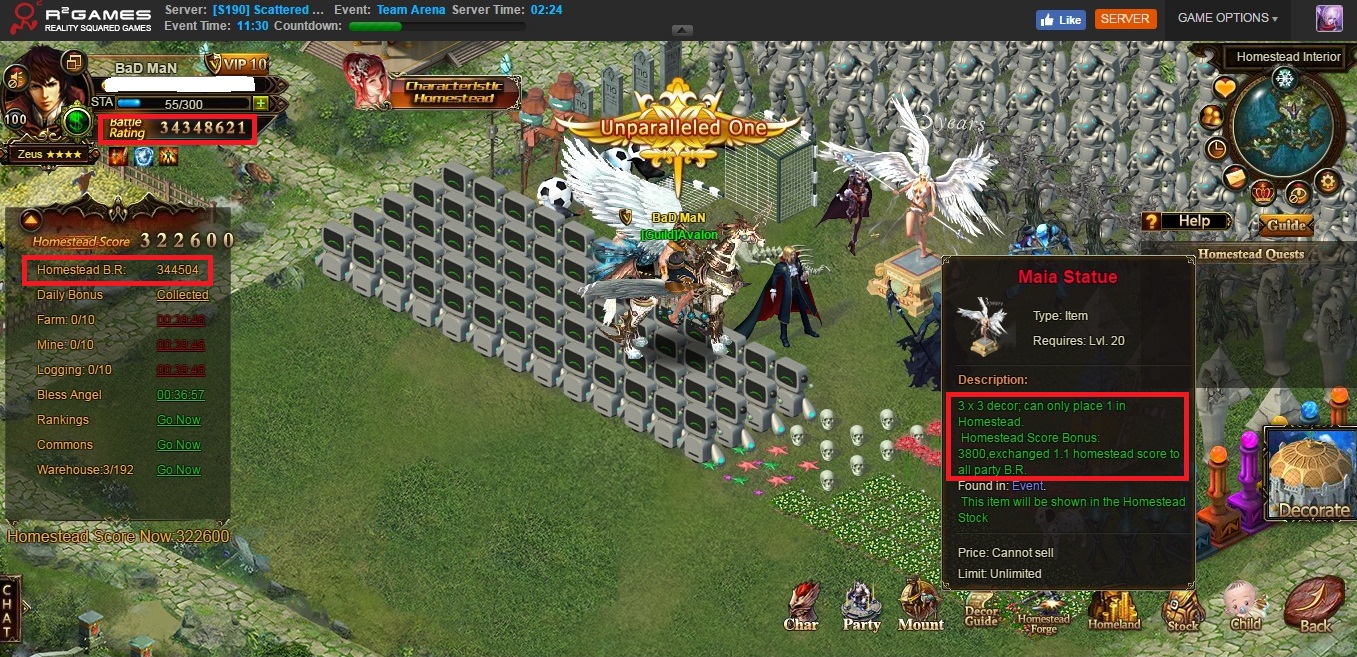Open the Homeland menu
Screen dimensions: 1357x657
click(x=1113, y=608)
